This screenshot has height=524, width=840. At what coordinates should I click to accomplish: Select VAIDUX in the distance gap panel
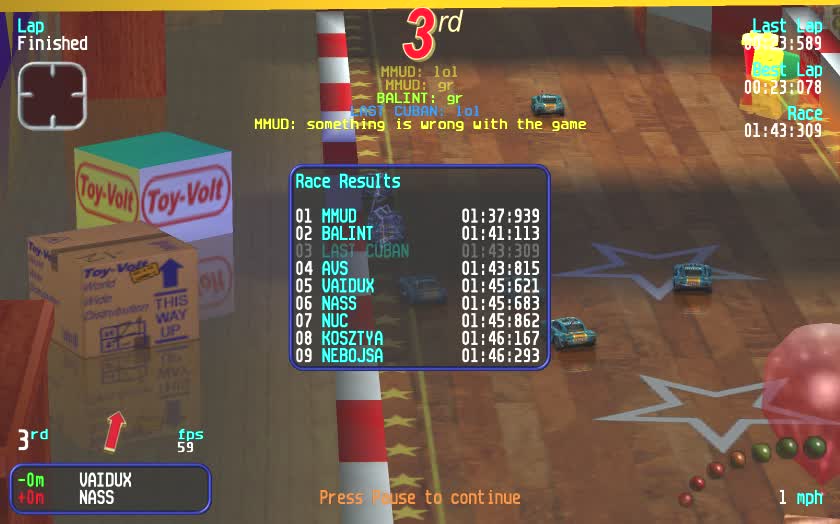(x=105, y=481)
